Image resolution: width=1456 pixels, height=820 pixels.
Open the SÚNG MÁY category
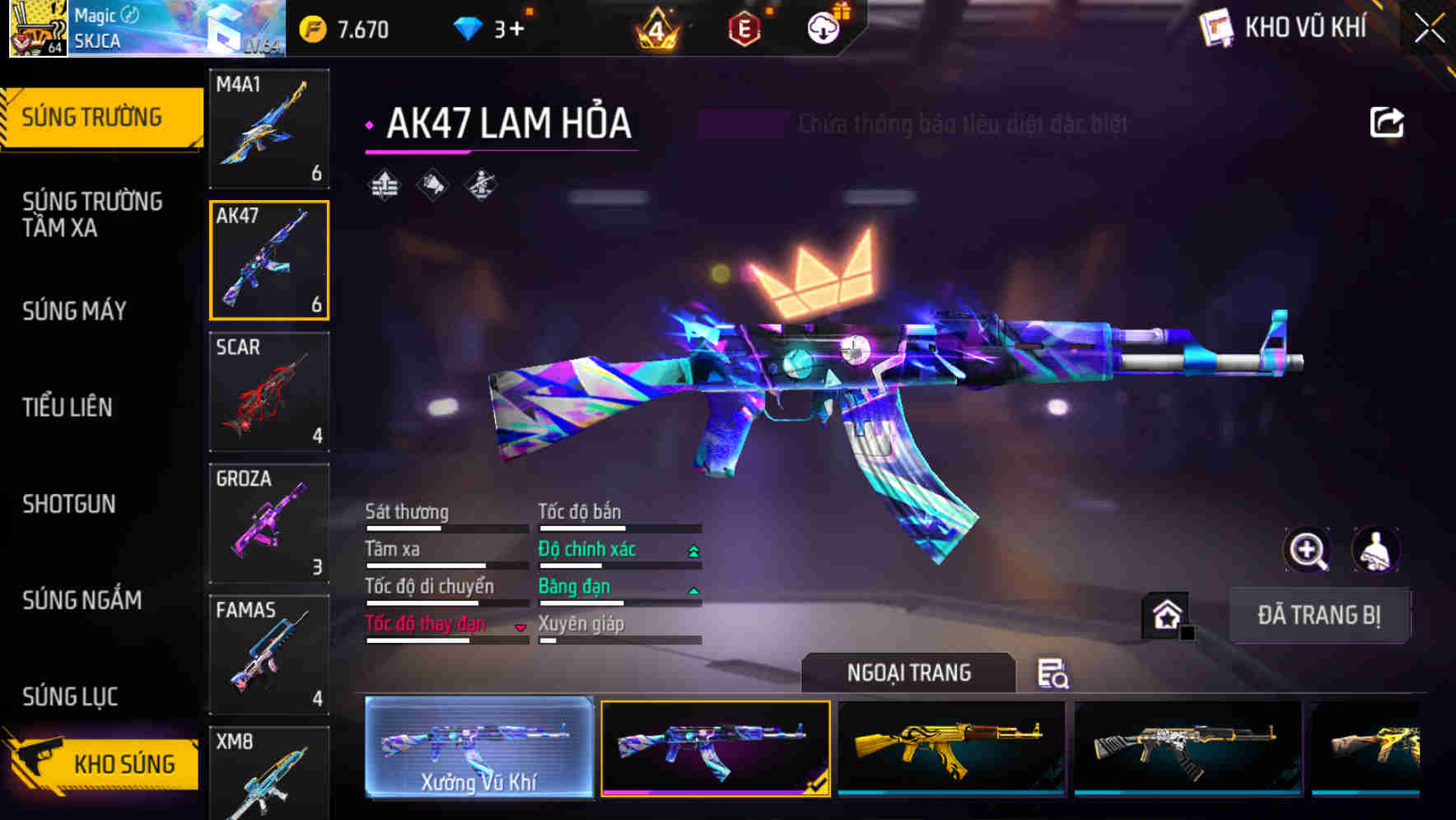[x=75, y=310]
